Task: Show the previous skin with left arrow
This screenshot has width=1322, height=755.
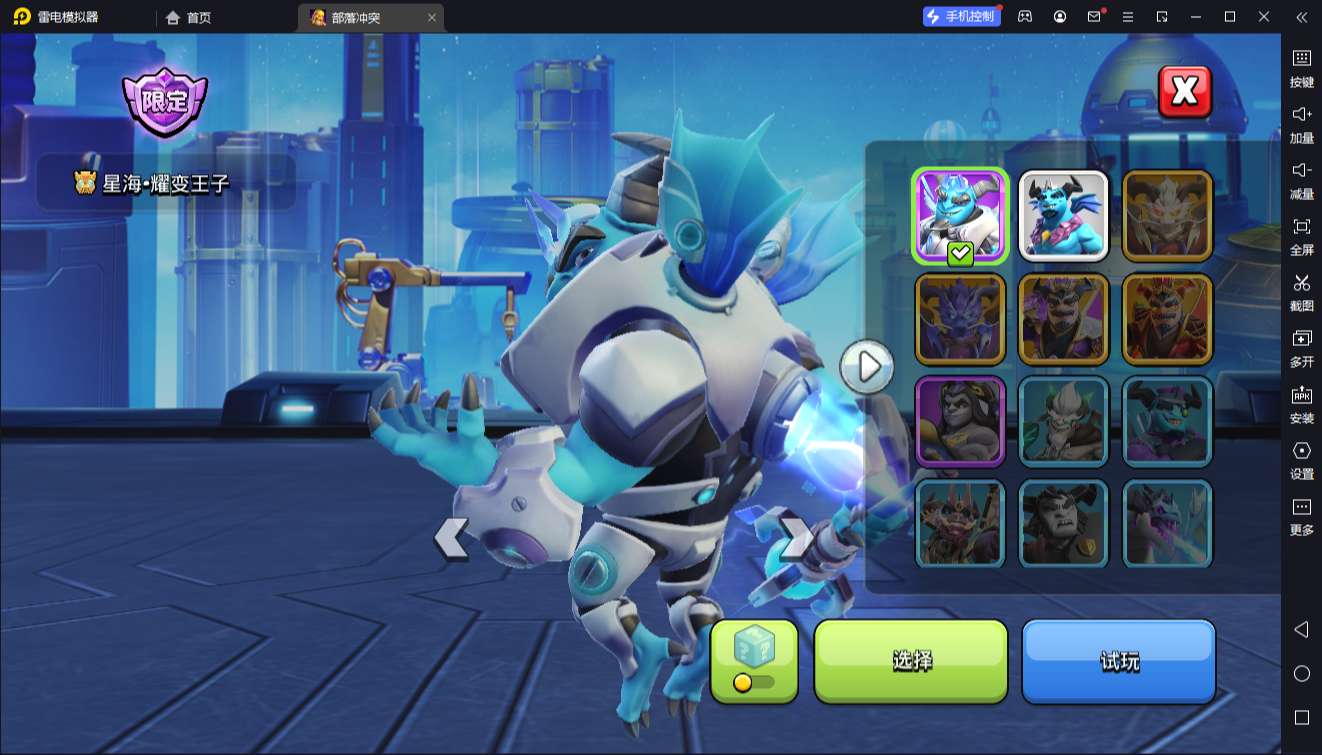Action: (x=451, y=538)
